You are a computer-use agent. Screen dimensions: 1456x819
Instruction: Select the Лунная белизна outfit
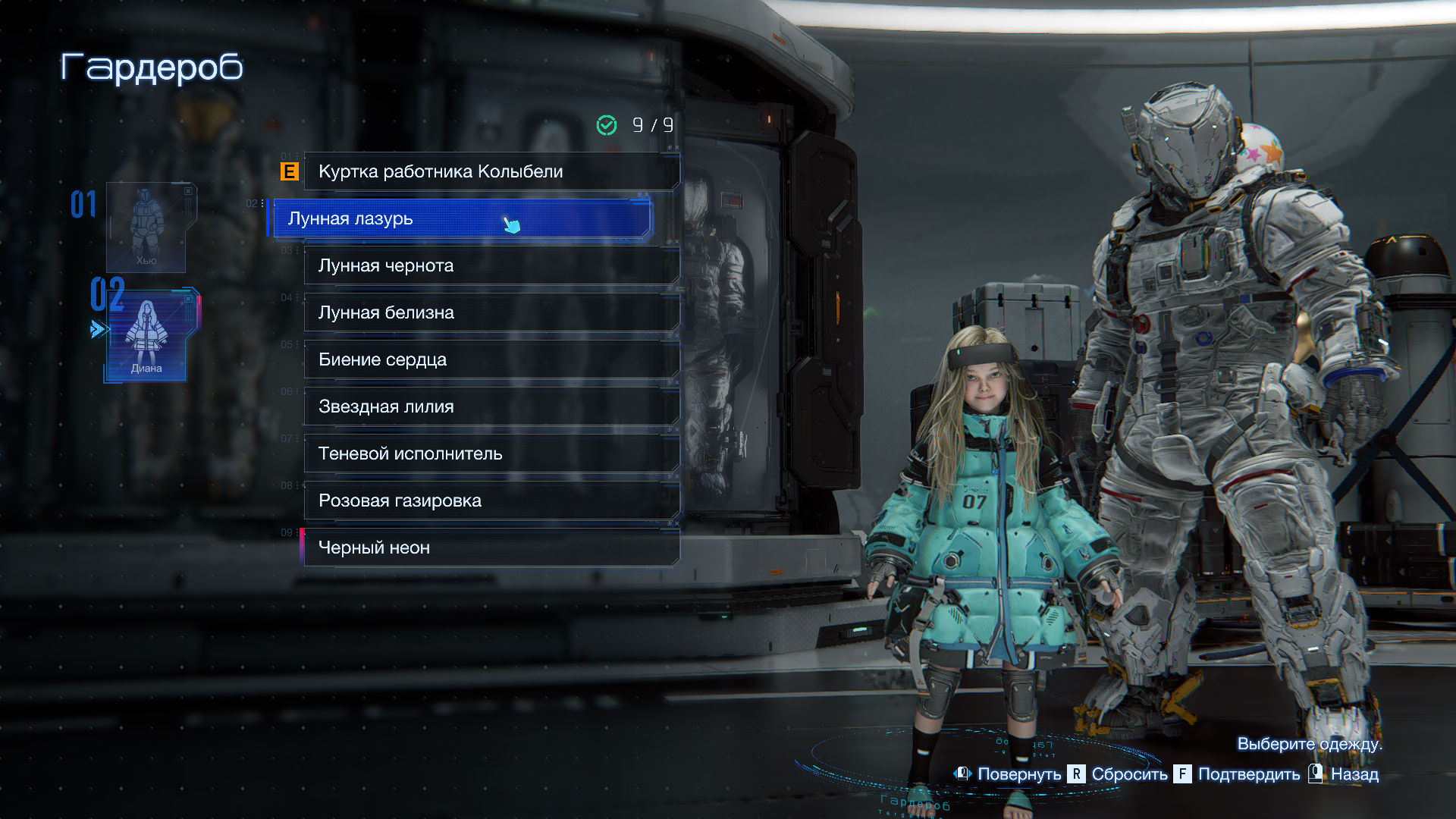pos(491,312)
